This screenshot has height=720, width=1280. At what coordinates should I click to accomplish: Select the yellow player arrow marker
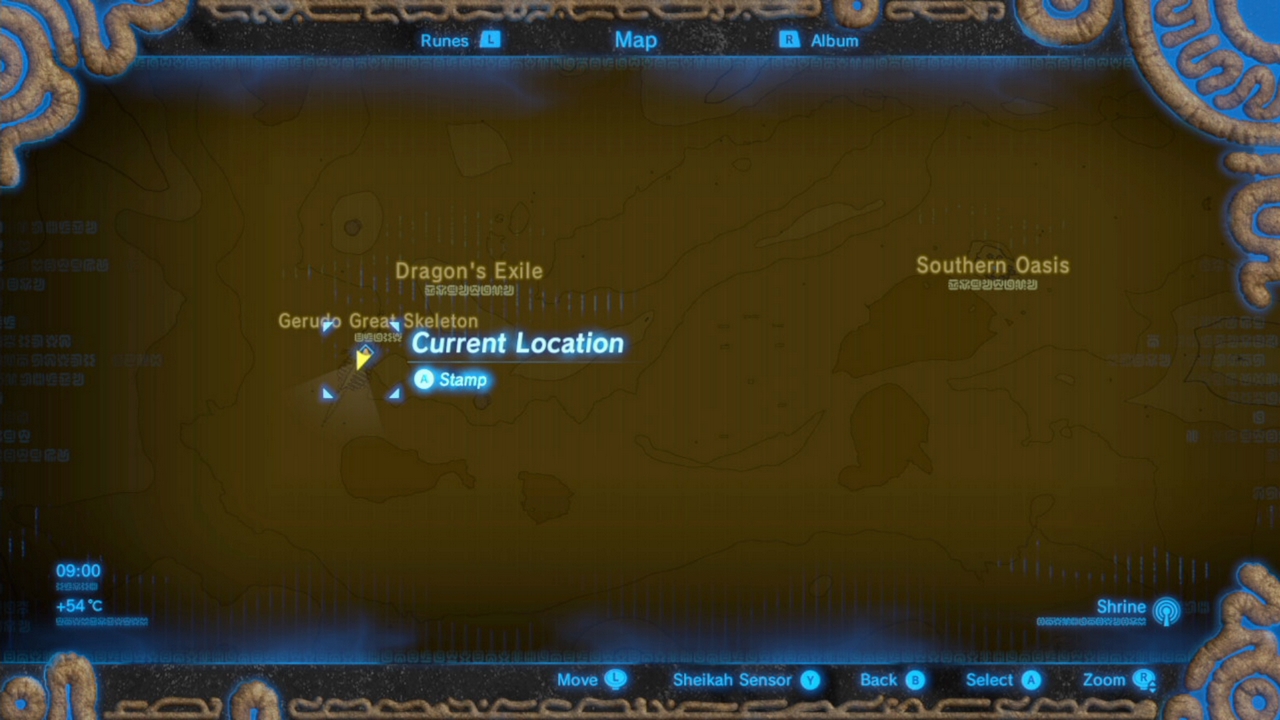[363, 360]
